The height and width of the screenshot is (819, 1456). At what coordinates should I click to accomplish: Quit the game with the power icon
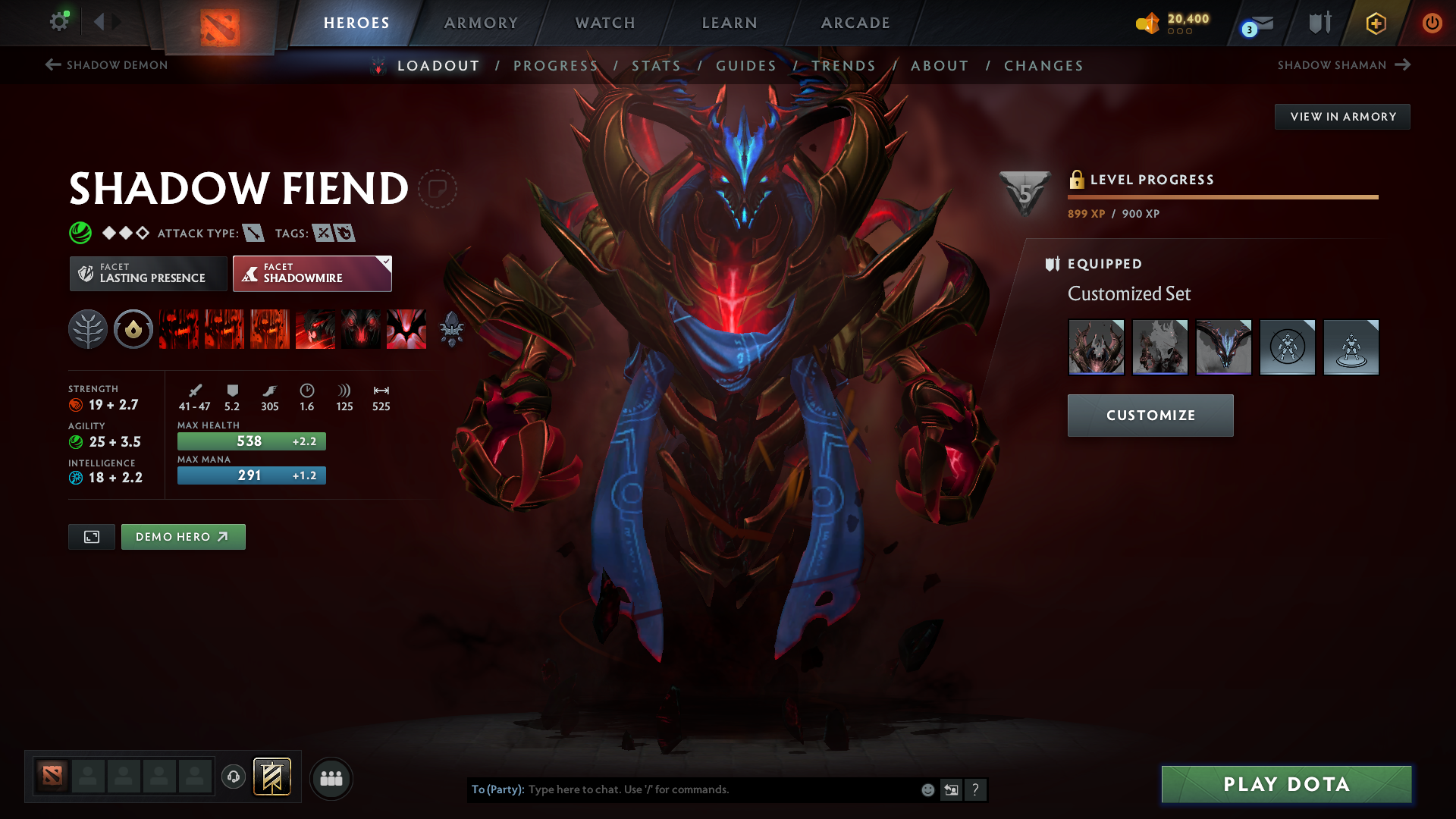(x=1432, y=23)
